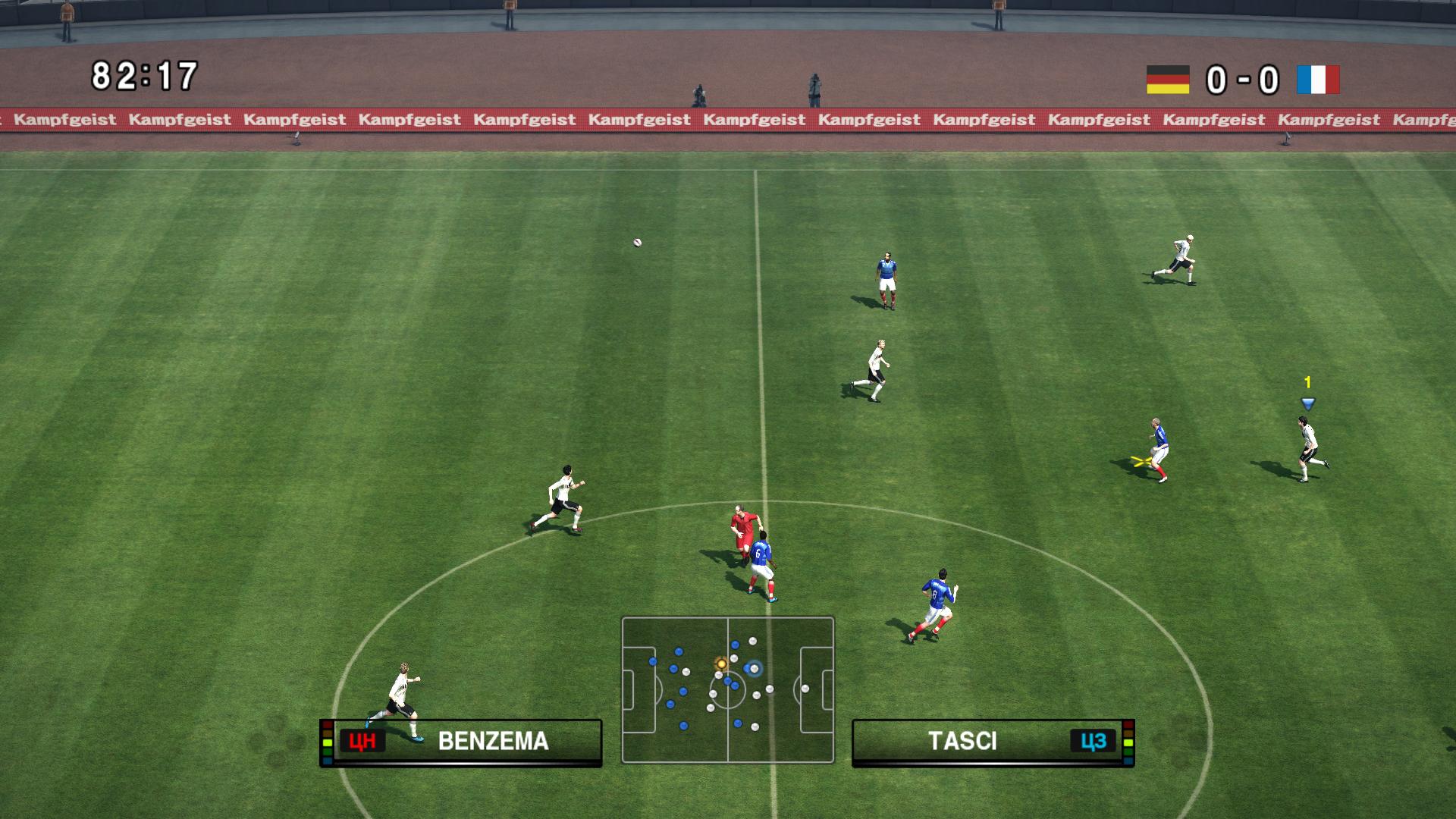The height and width of the screenshot is (819, 1456).
Task: Select the BENZEMA player name panel
Action: [x=461, y=742]
